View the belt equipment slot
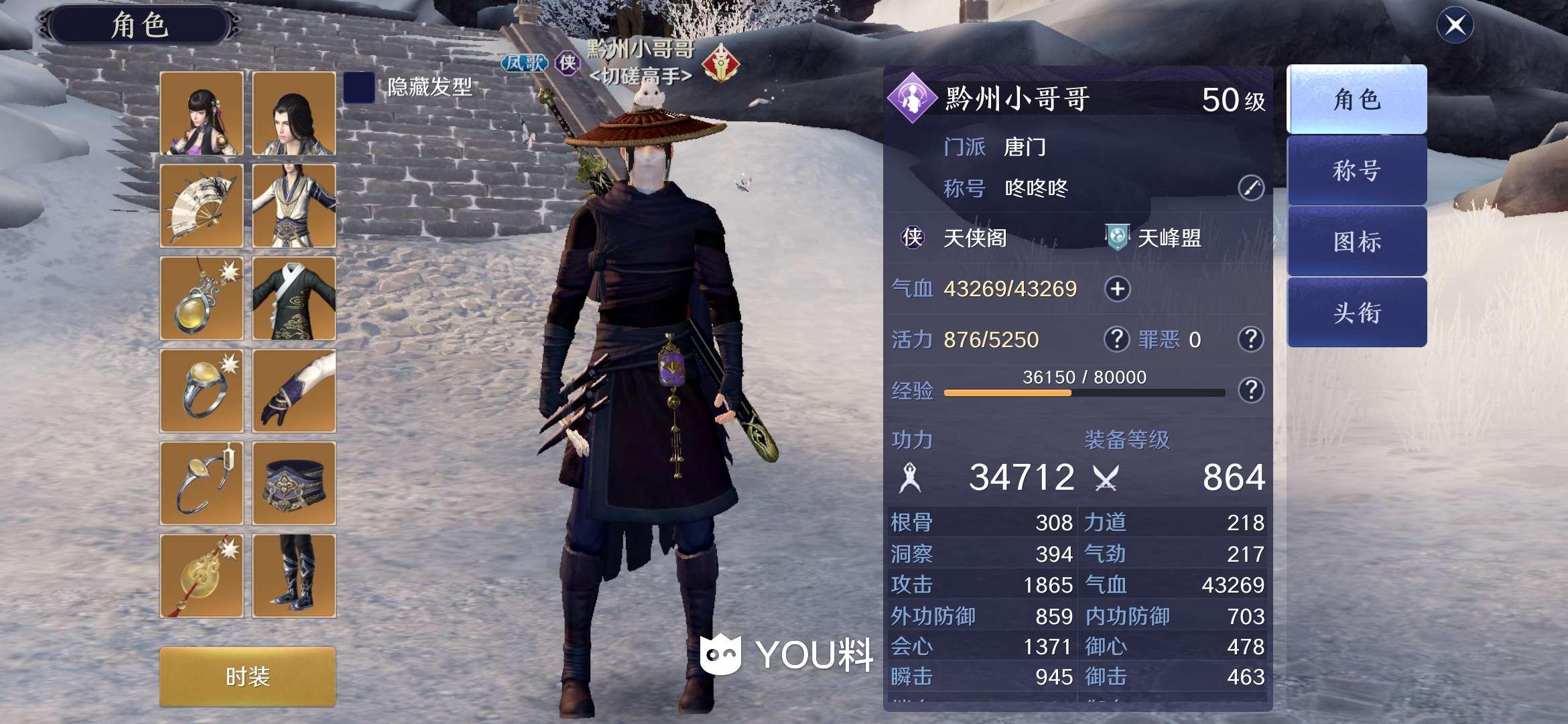This screenshot has height=724, width=1568. [294, 483]
